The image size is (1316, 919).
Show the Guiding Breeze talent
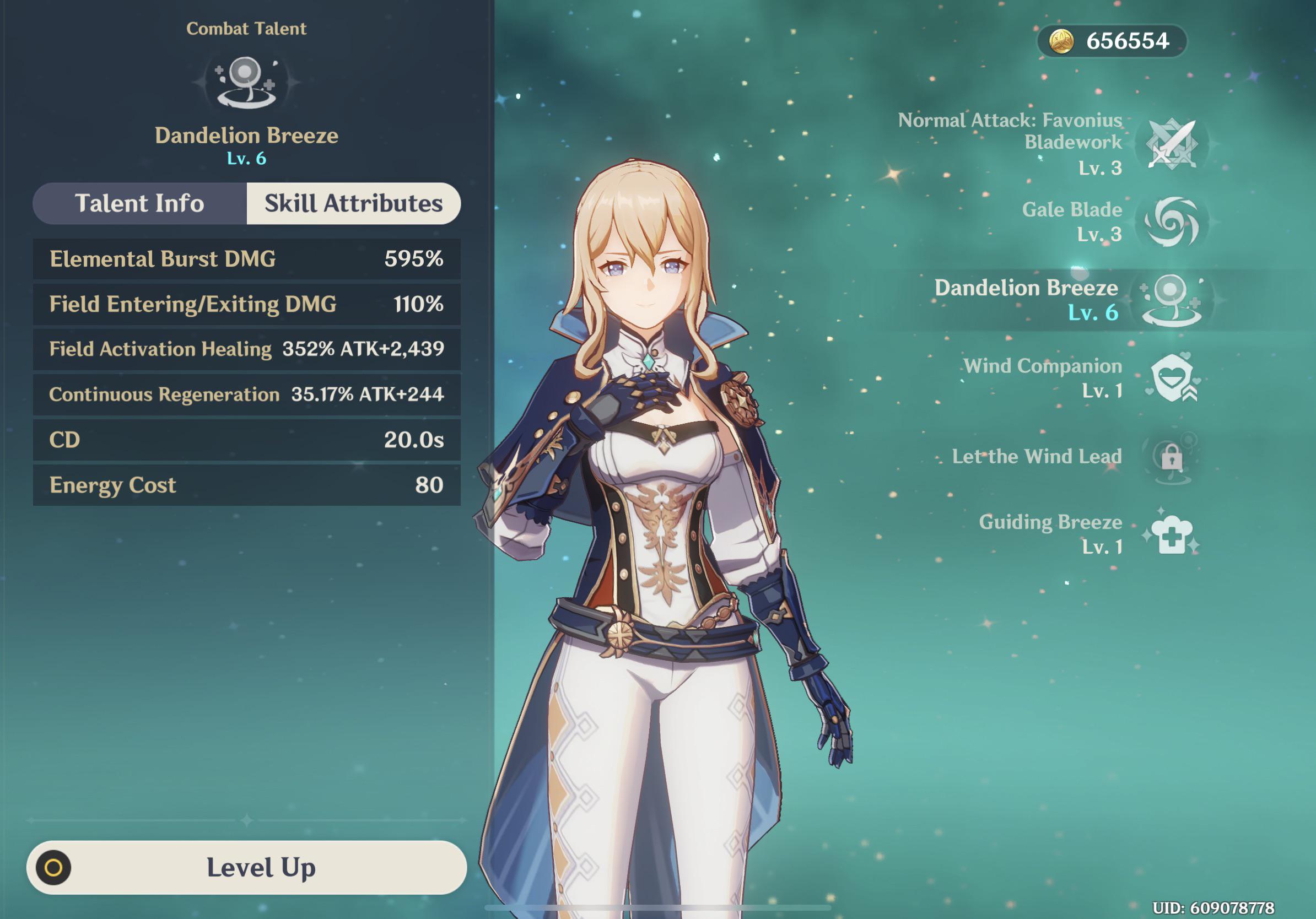pos(1172,534)
